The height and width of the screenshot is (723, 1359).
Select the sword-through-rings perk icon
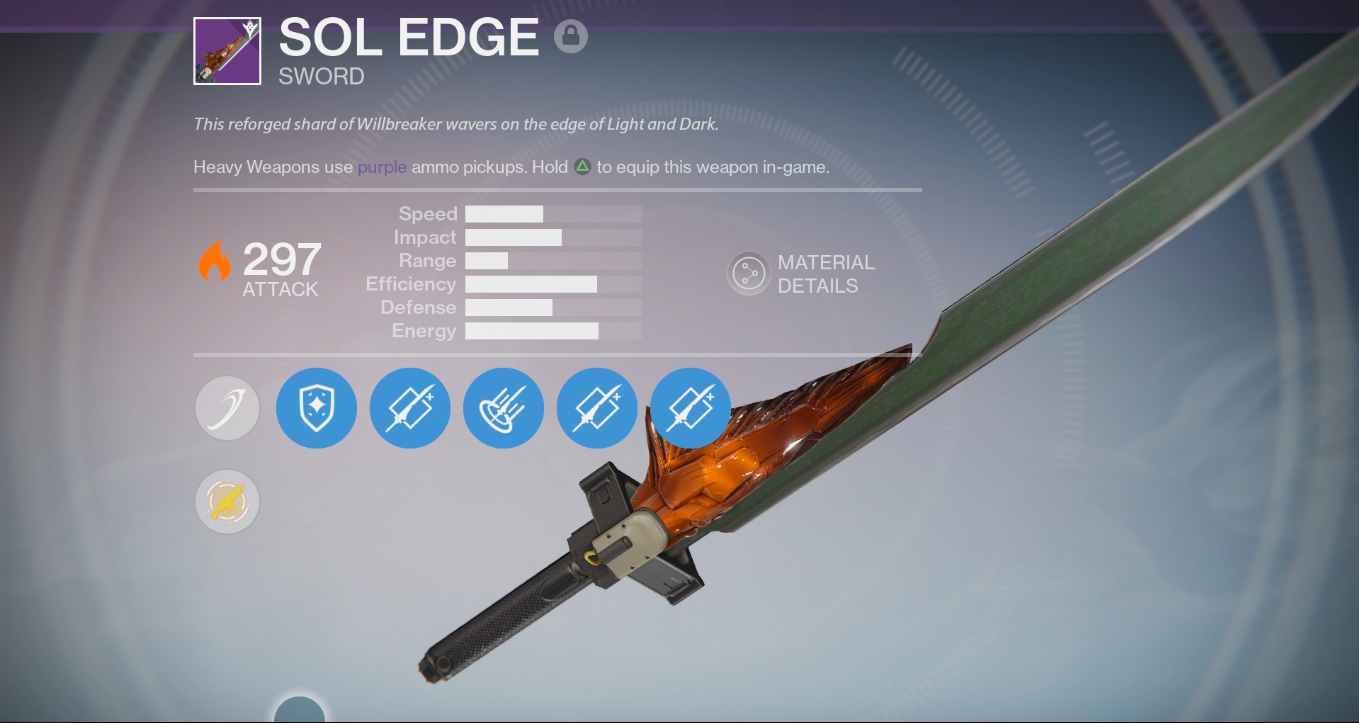(503, 408)
